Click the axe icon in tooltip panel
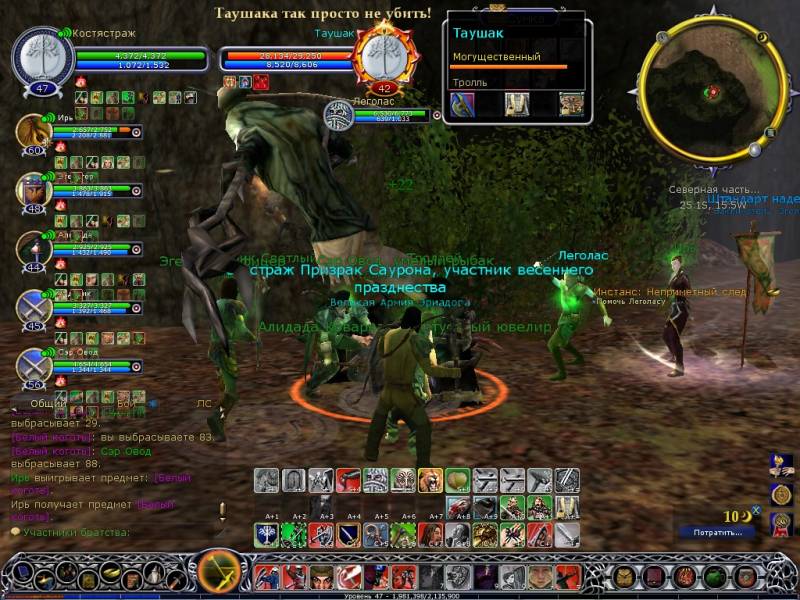 (462, 105)
